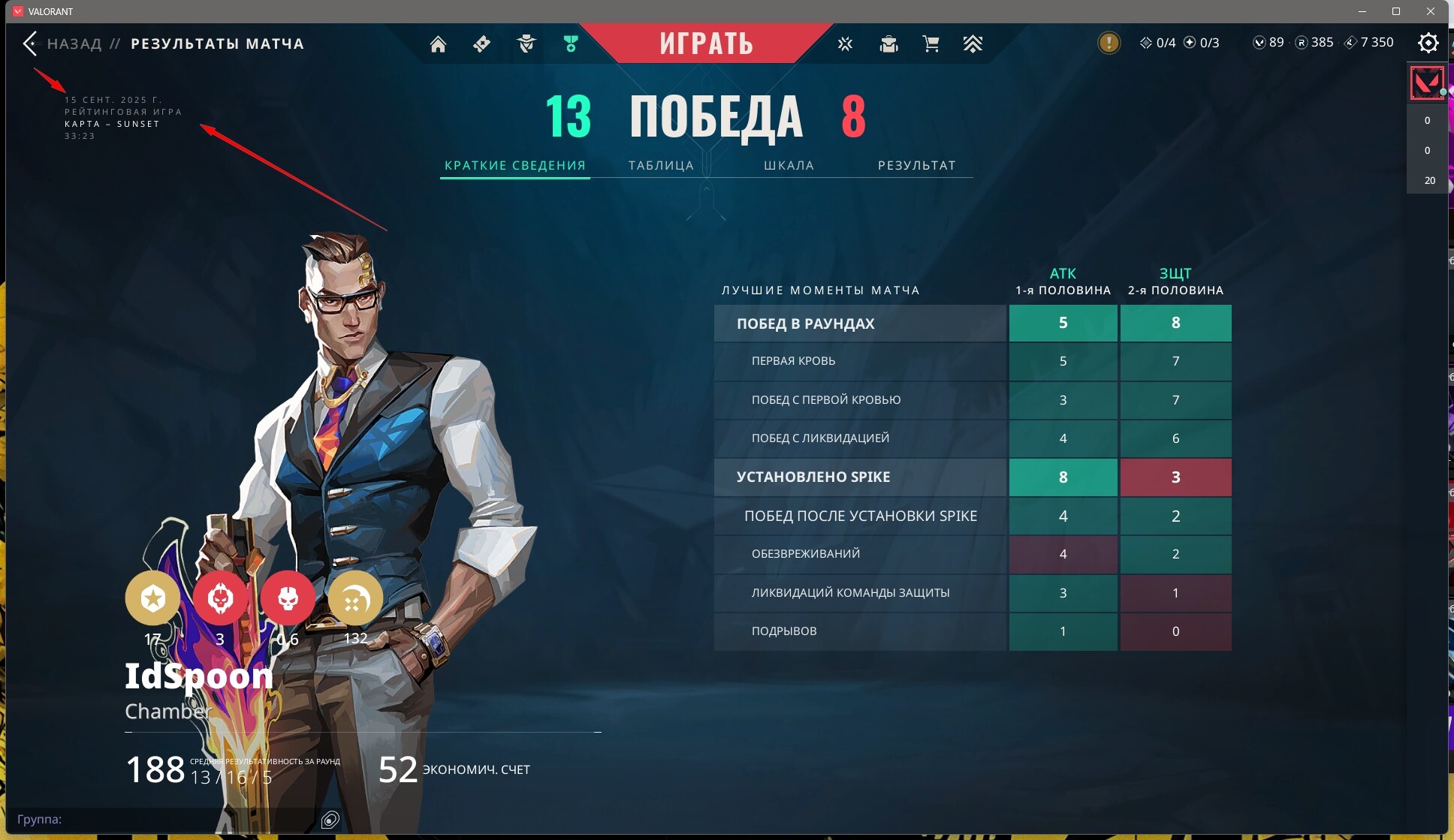Open the battle pass ticket icon
The height and width of the screenshot is (840, 1454).
[x=482, y=44]
